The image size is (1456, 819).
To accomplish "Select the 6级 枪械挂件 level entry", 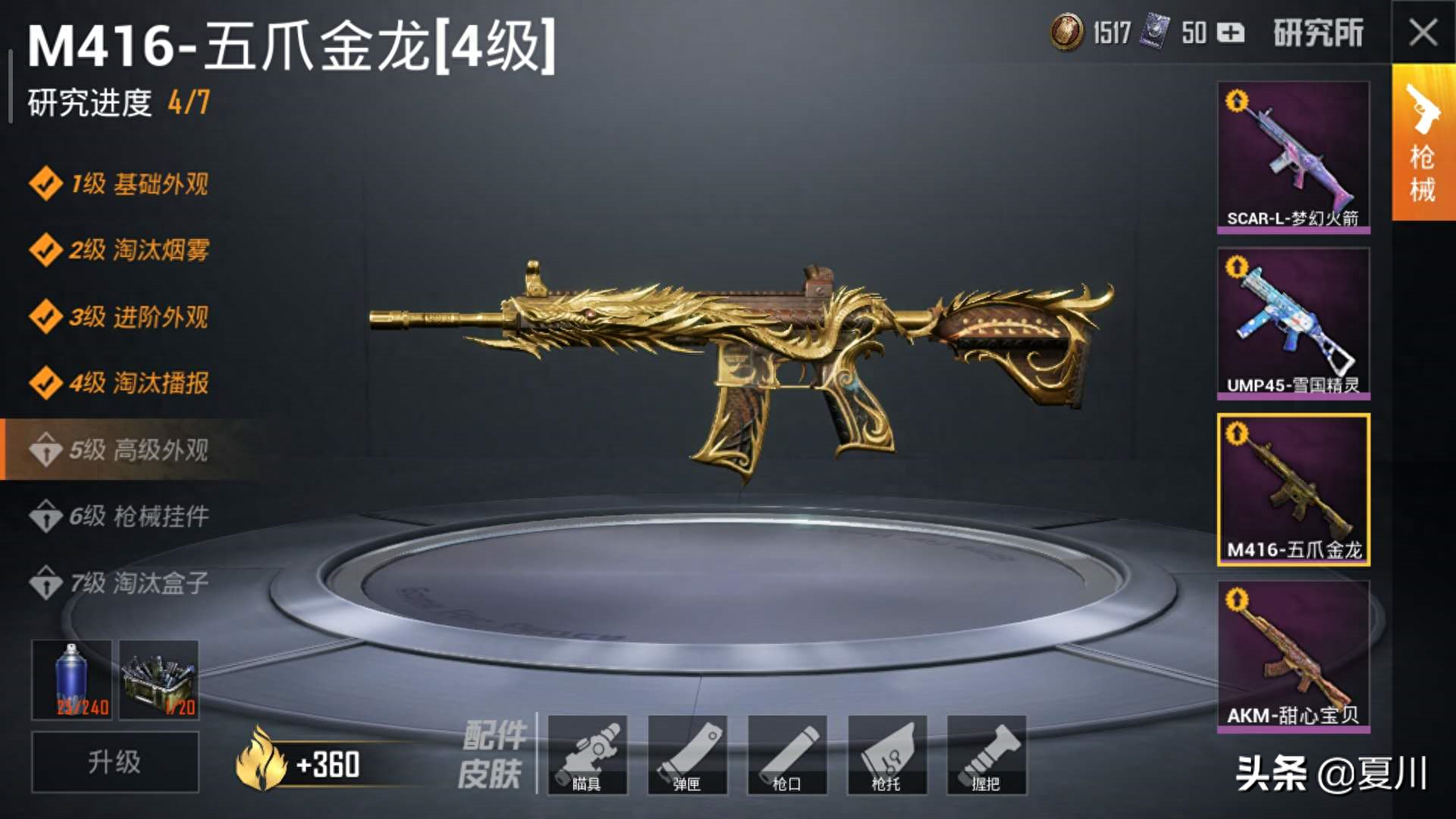I will click(x=121, y=514).
